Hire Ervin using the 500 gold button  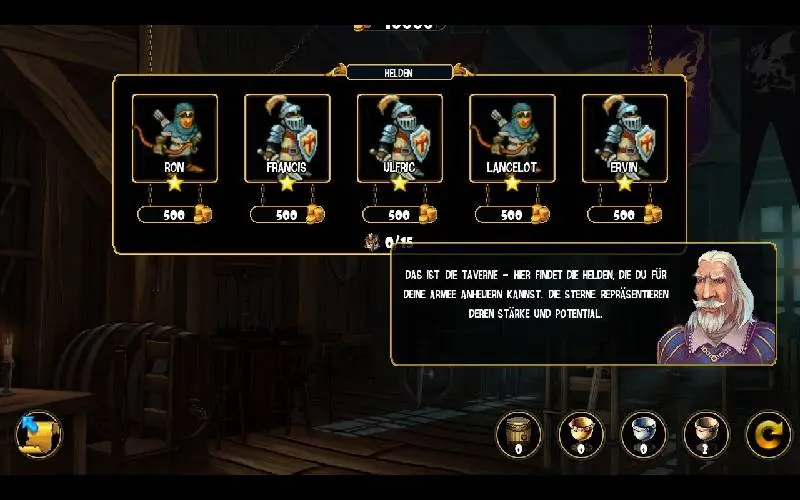tap(624, 214)
